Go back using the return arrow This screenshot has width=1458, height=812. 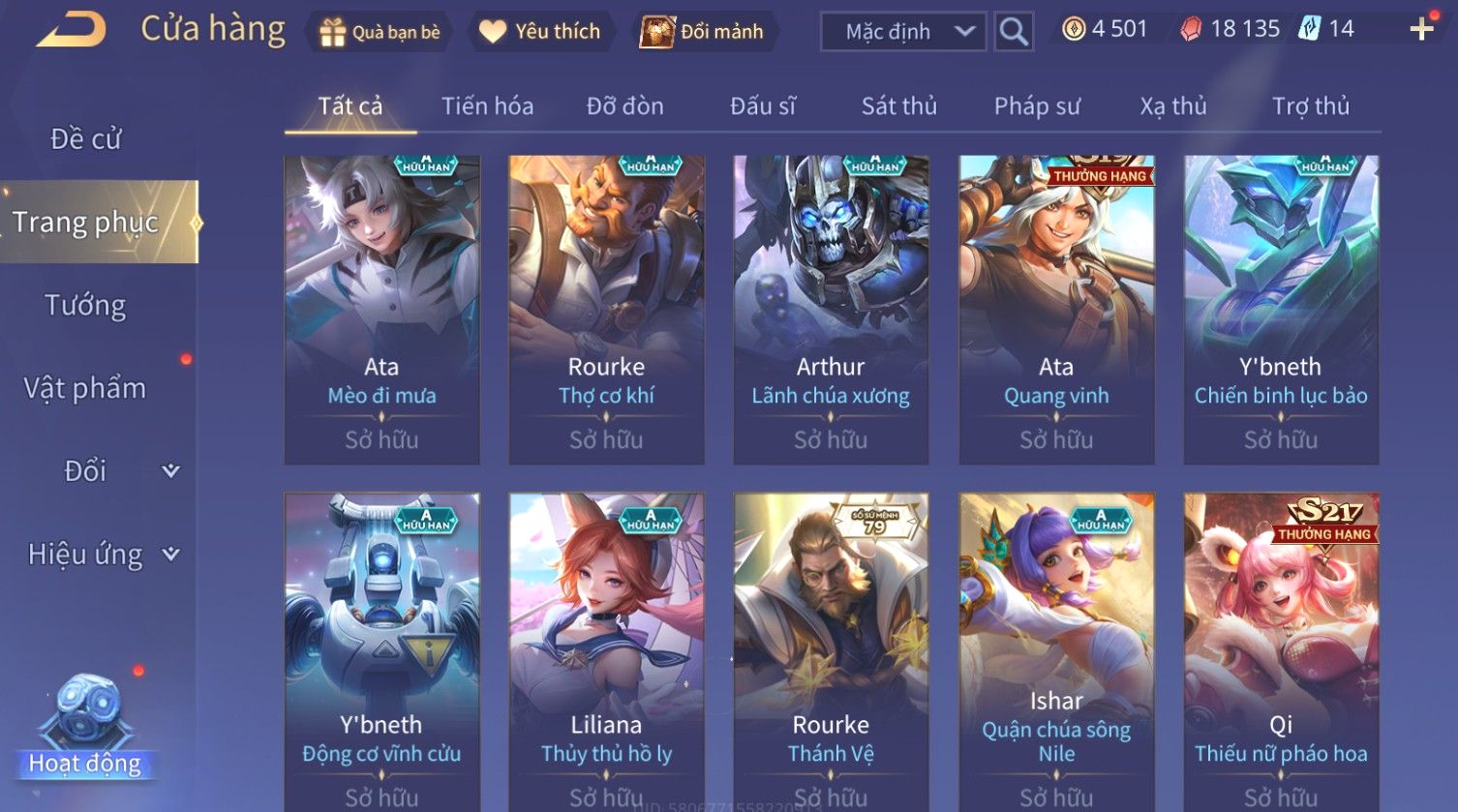(71, 30)
